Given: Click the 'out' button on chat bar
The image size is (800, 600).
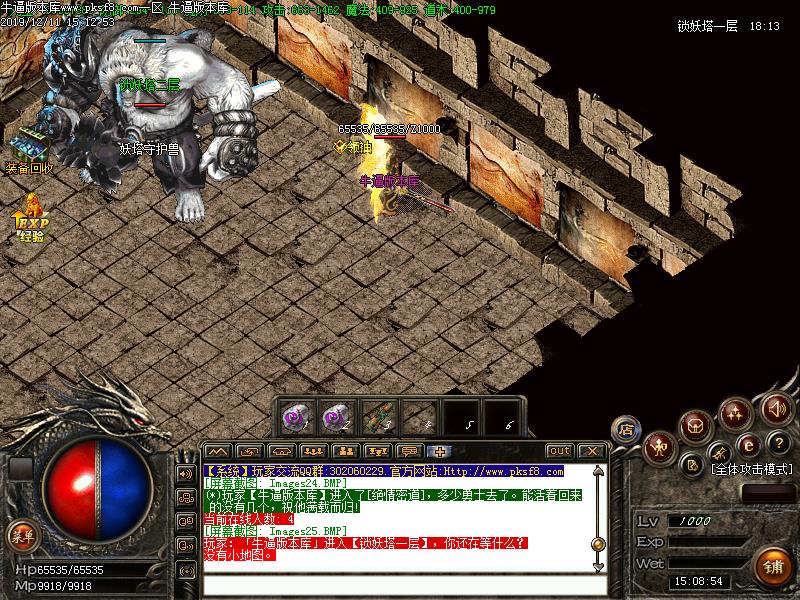Looking at the screenshot, I should 560,451.
